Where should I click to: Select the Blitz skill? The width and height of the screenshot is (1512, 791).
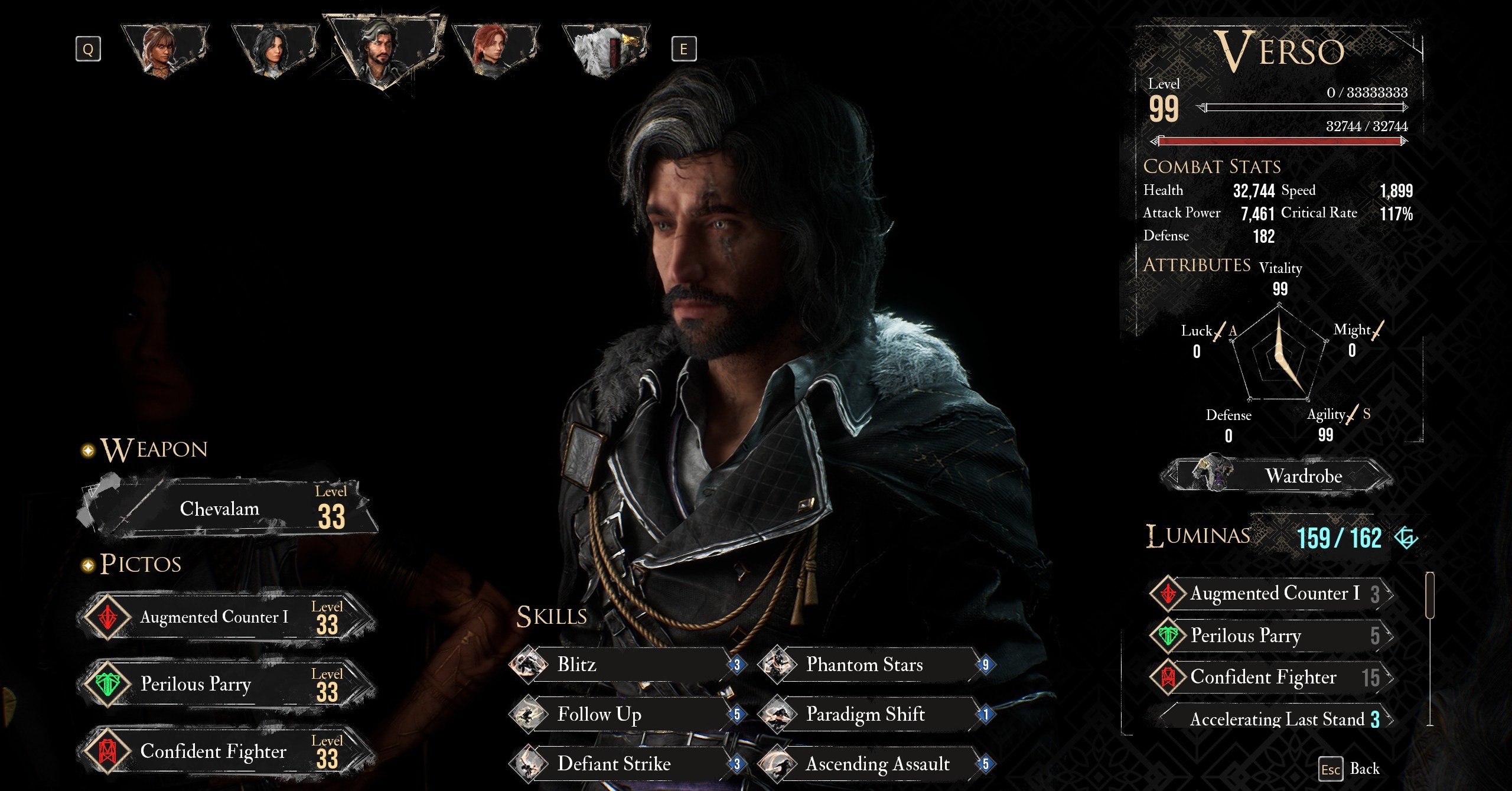coord(626,665)
